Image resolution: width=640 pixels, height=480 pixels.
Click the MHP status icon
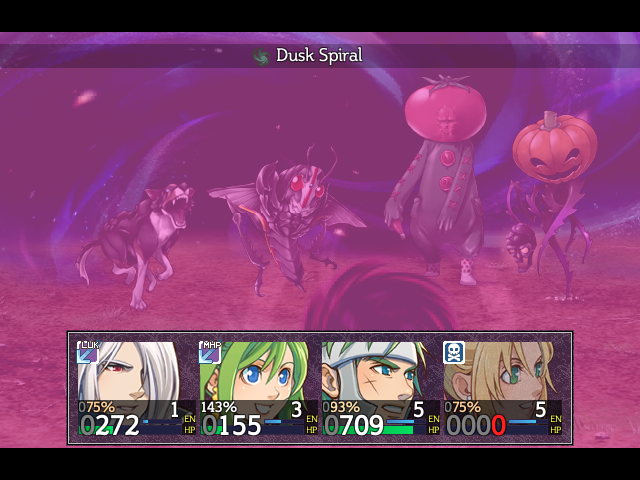pyautogui.click(x=210, y=352)
